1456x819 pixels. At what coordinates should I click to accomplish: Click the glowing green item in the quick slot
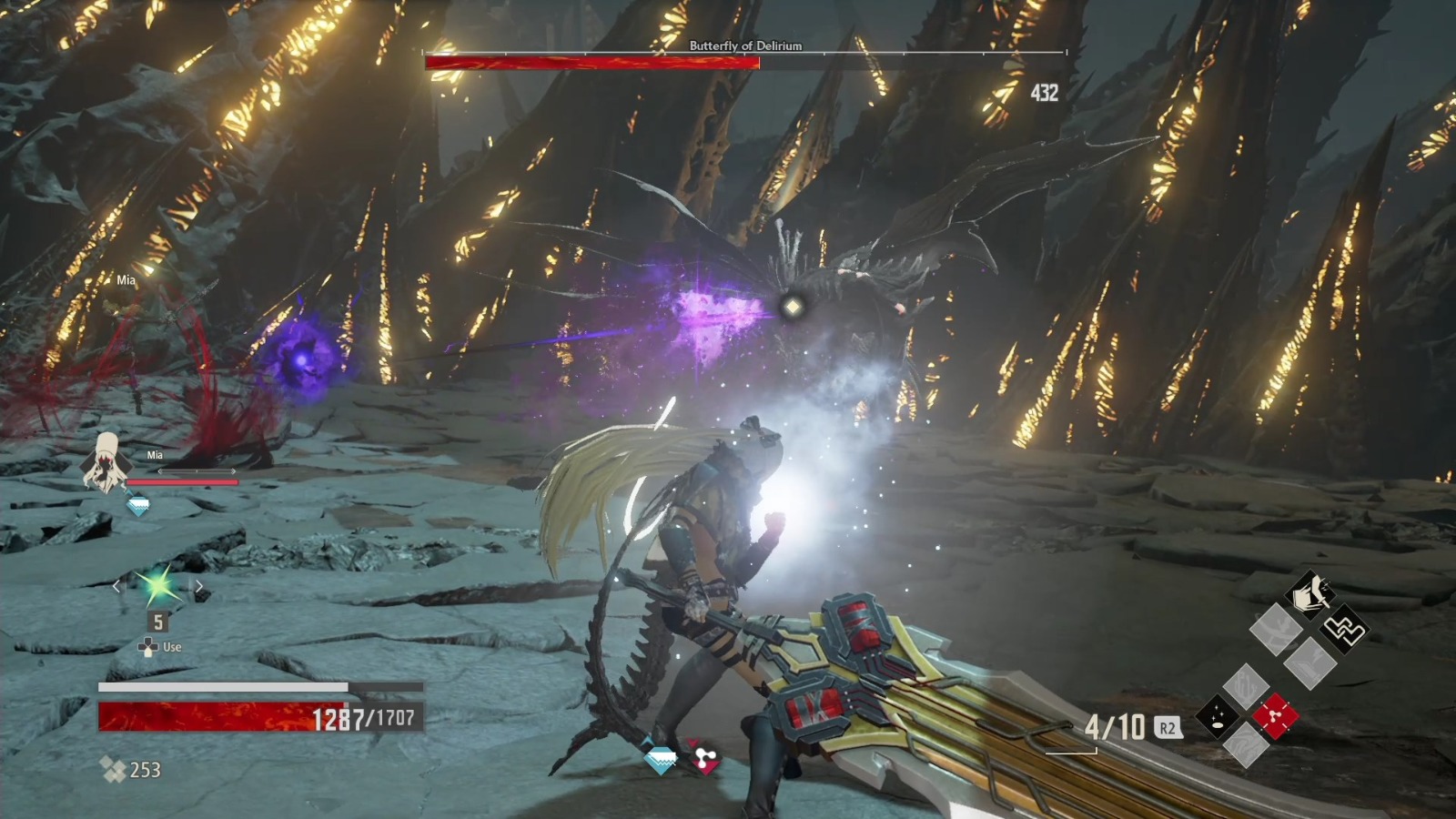[157, 585]
